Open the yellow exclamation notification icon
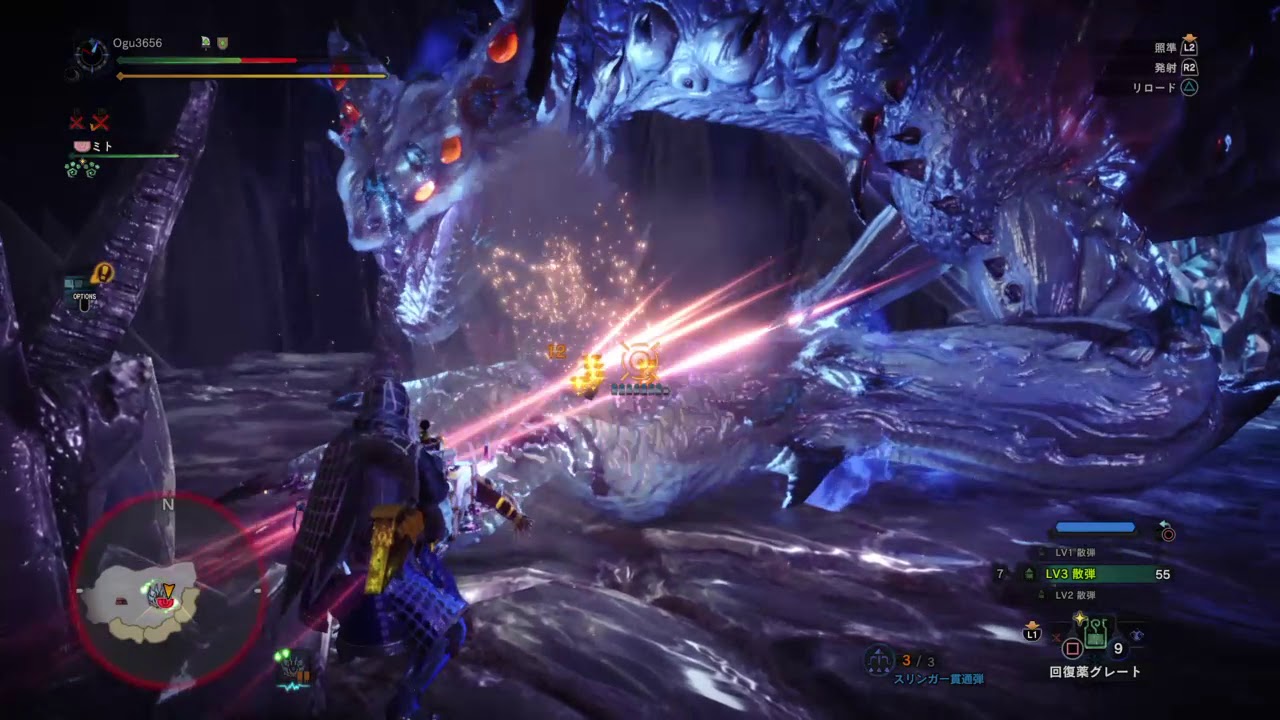The image size is (1280, 720). [102, 273]
